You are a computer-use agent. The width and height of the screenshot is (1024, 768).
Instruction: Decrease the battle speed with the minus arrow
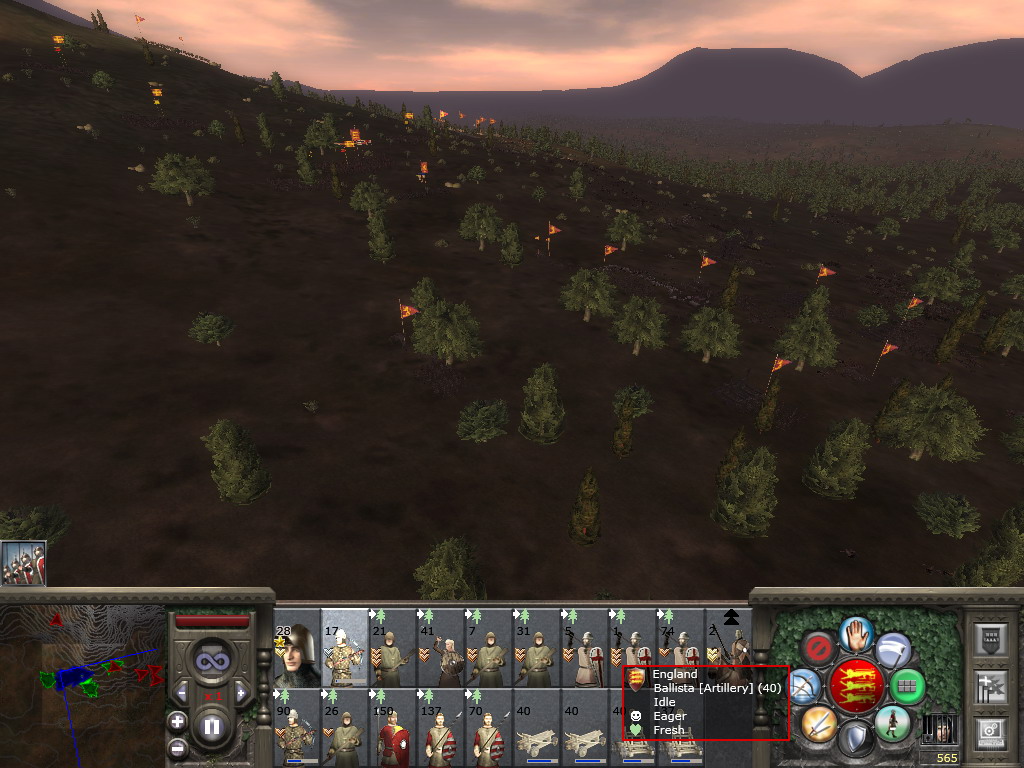[x=182, y=693]
